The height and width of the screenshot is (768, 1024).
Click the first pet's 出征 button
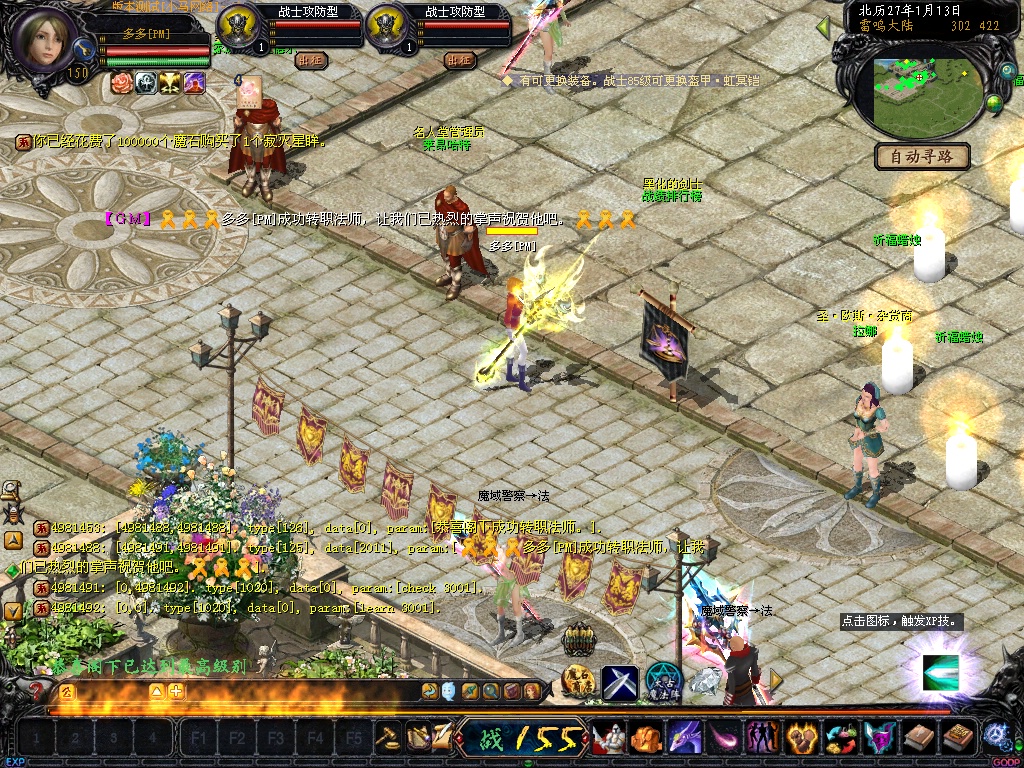tap(311, 60)
